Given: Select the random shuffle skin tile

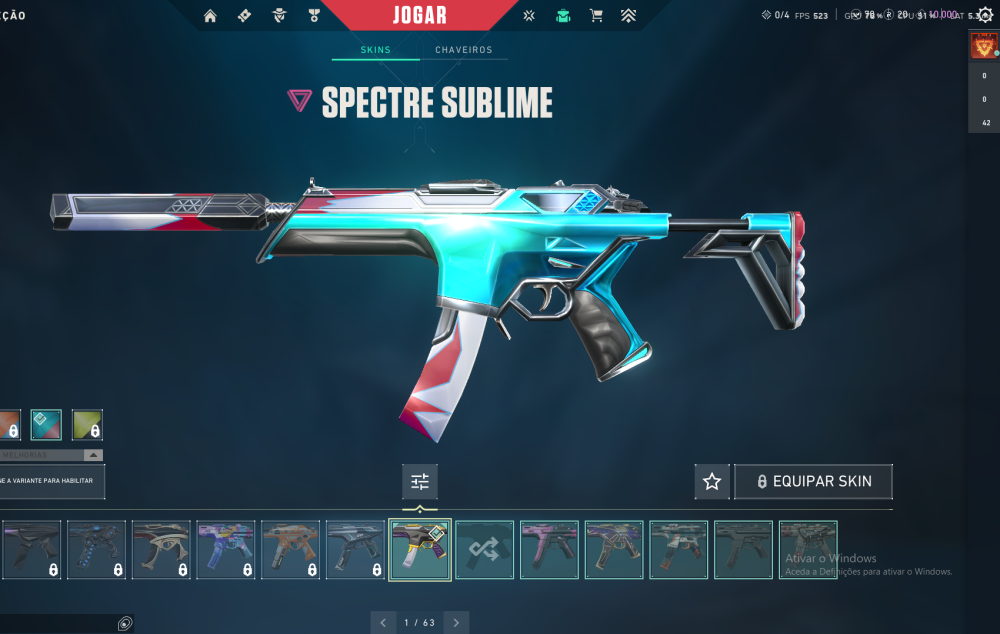Looking at the screenshot, I should point(485,549).
